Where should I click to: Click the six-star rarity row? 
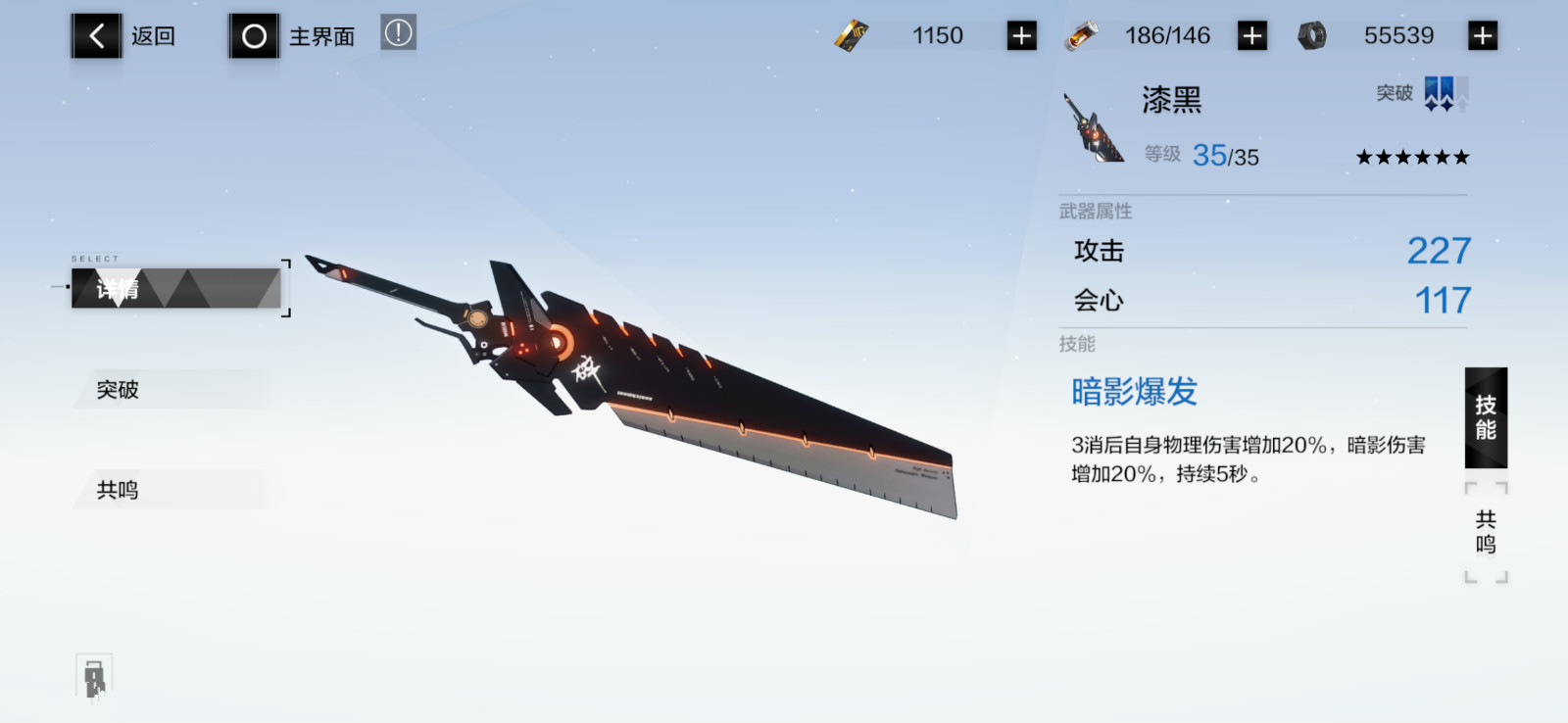(1411, 156)
